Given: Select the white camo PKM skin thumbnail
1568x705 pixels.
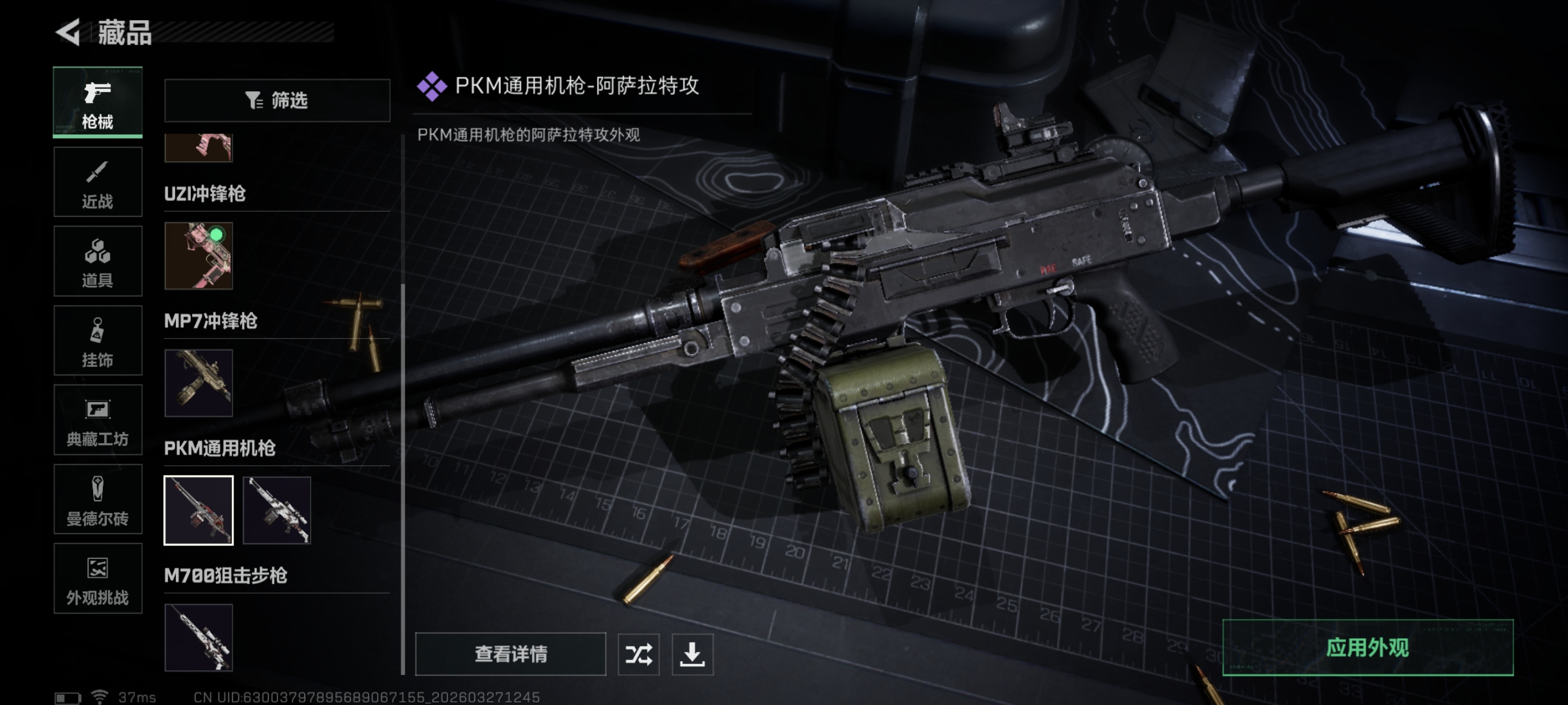Looking at the screenshot, I should (x=277, y=510).
